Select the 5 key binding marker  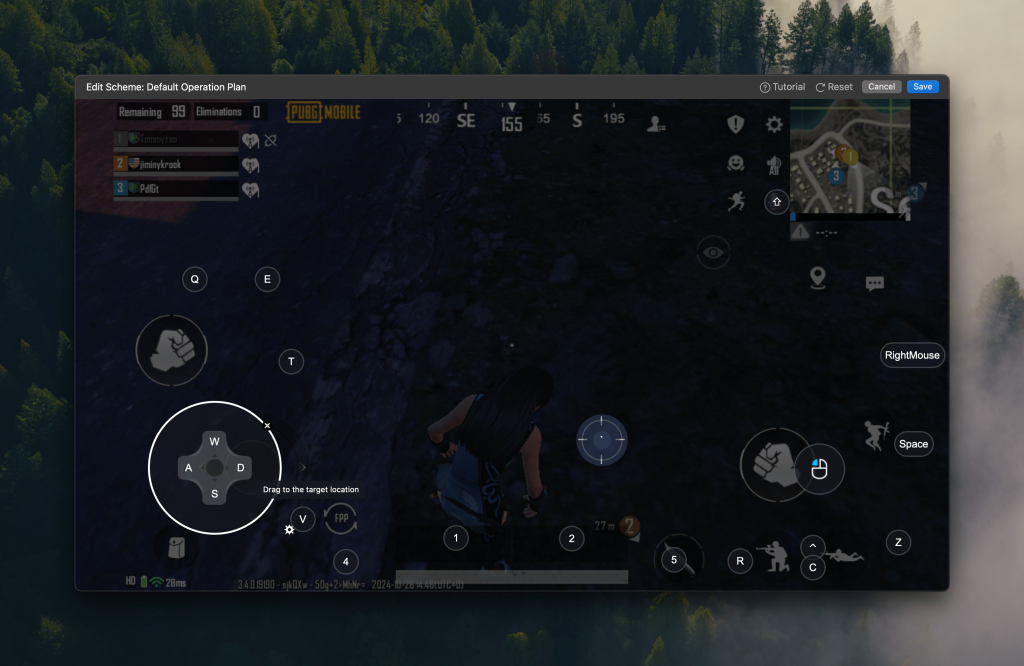click(674, 560)
